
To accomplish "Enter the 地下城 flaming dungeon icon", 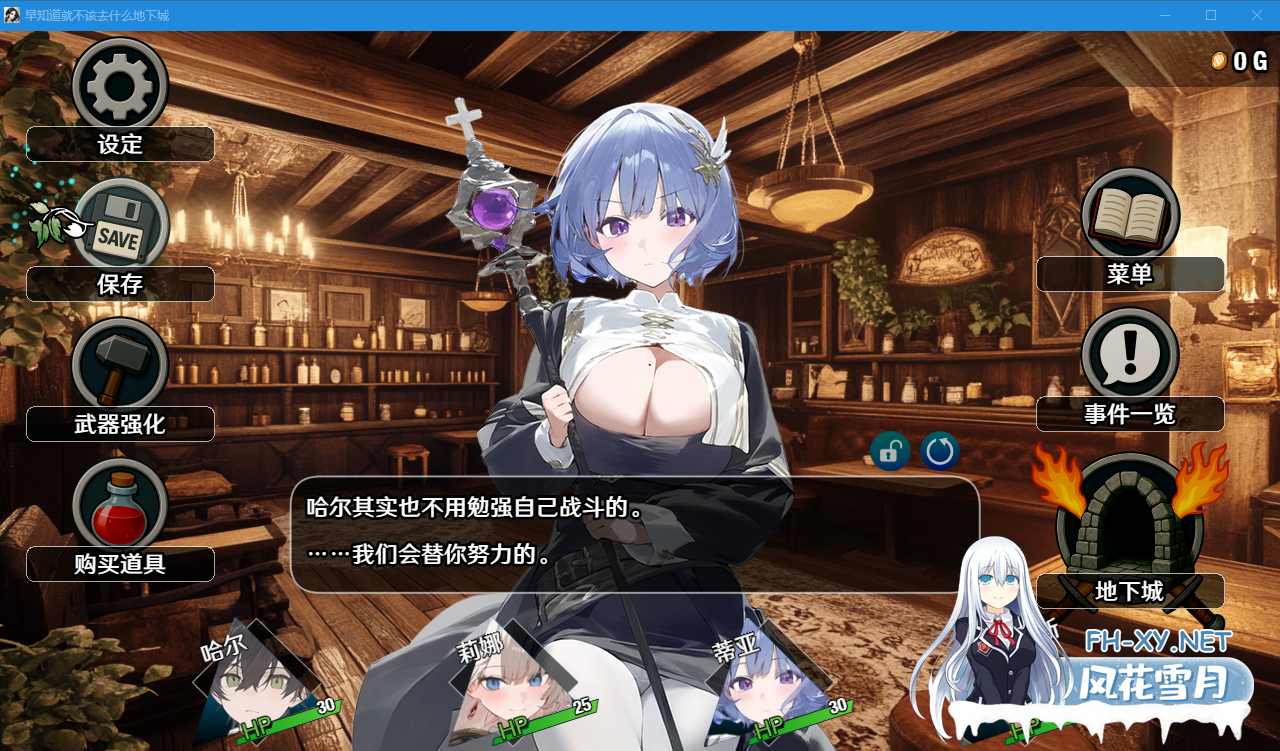I will pos(1129,520).
